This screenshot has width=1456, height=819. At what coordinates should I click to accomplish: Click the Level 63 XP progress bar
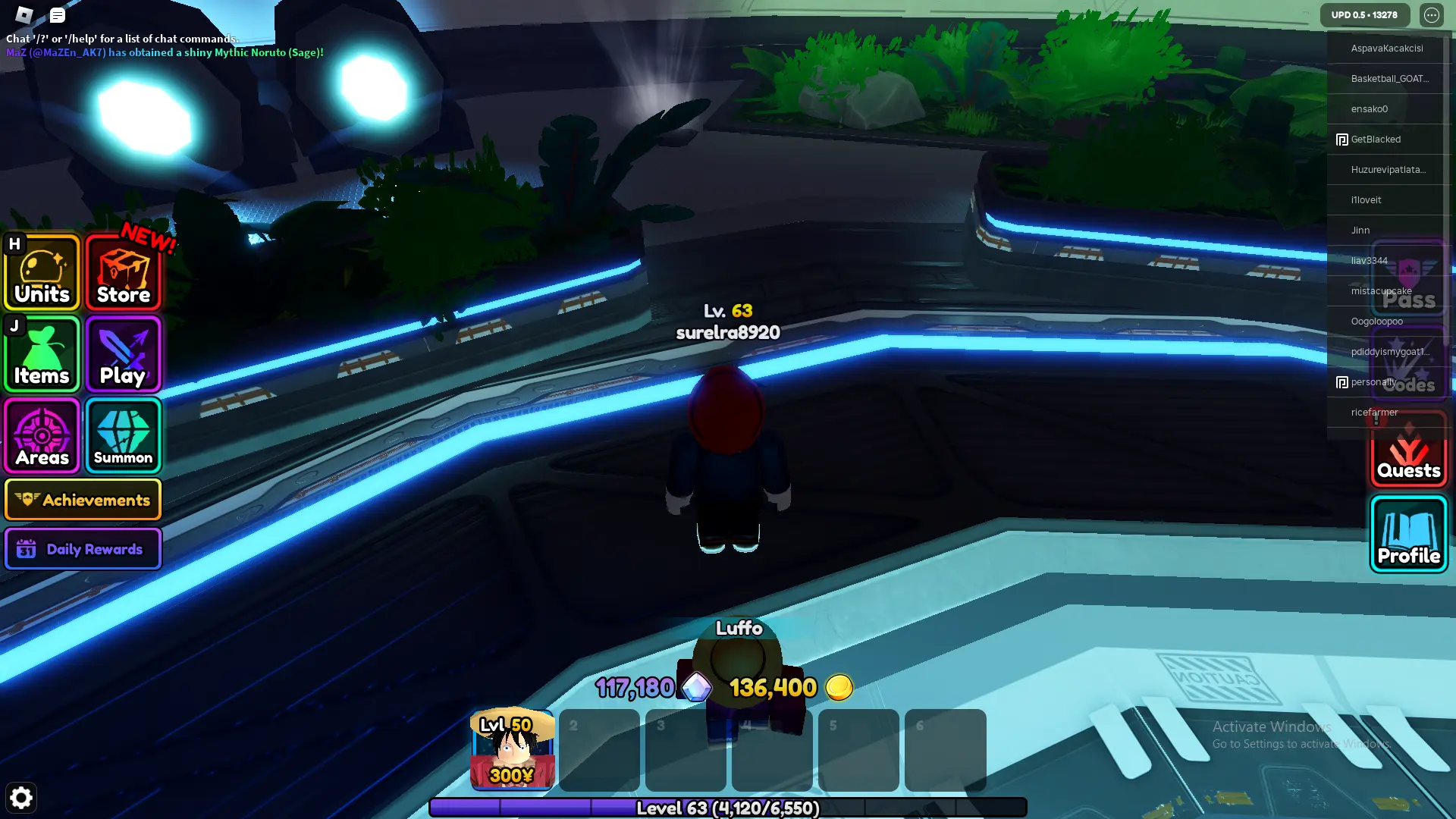click(x=728, y=808)
